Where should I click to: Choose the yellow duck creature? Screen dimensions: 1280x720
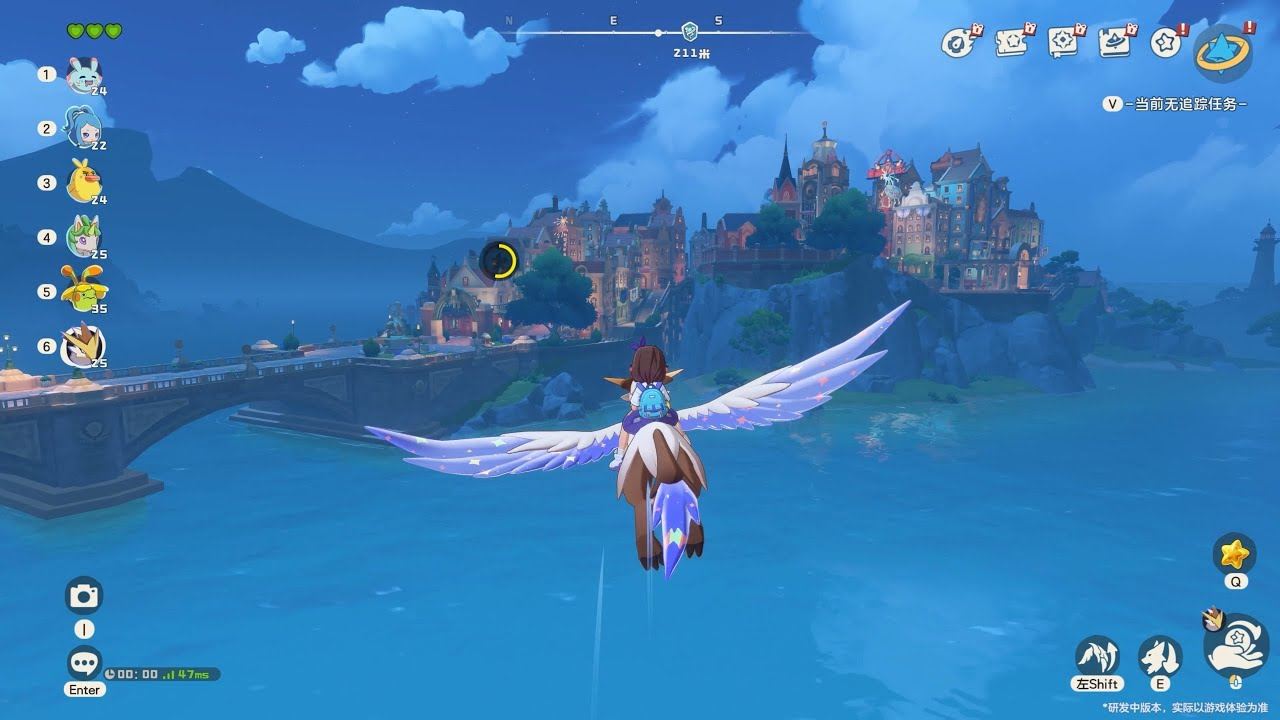point(83,183)
